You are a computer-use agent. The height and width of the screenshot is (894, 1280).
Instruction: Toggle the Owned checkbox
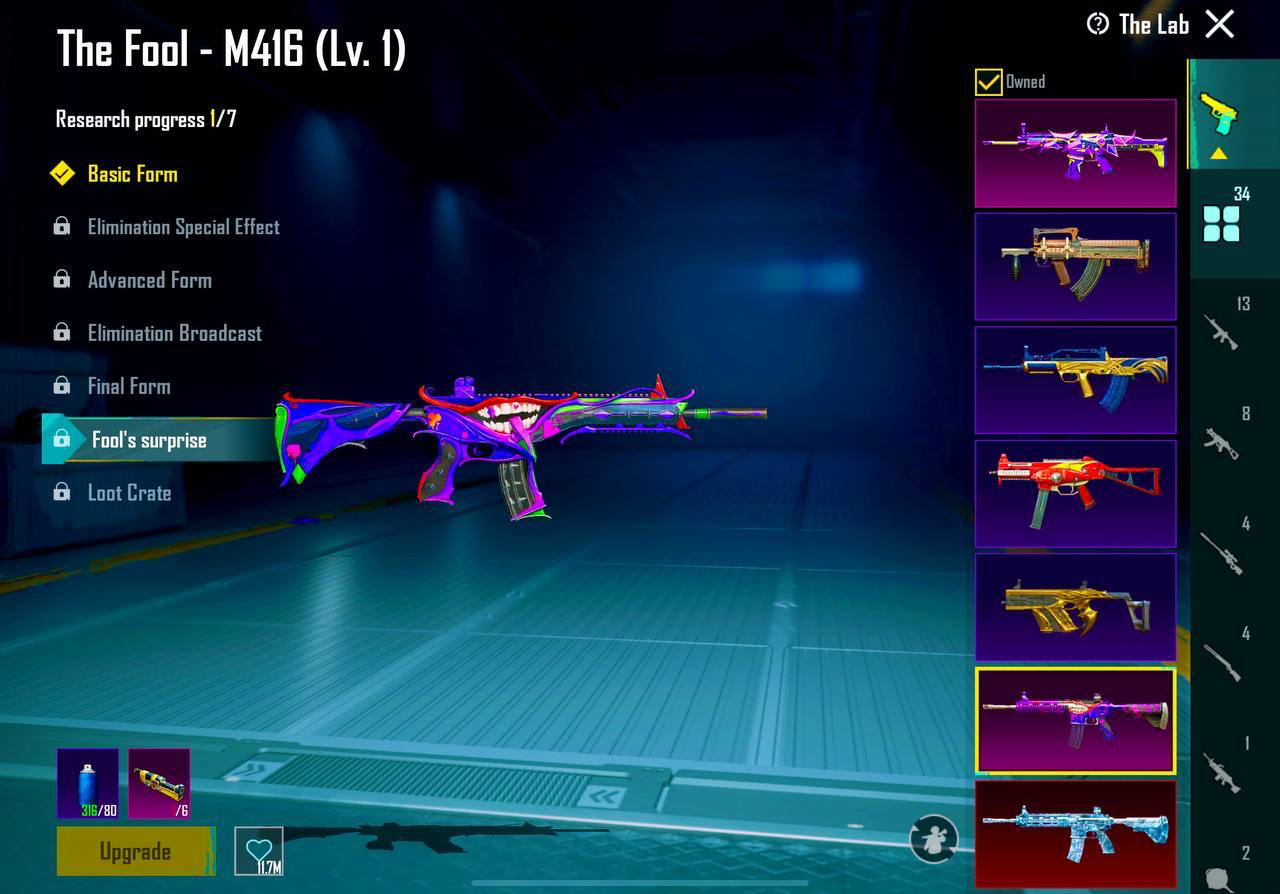pyautogui.click(x=988, y=82)
